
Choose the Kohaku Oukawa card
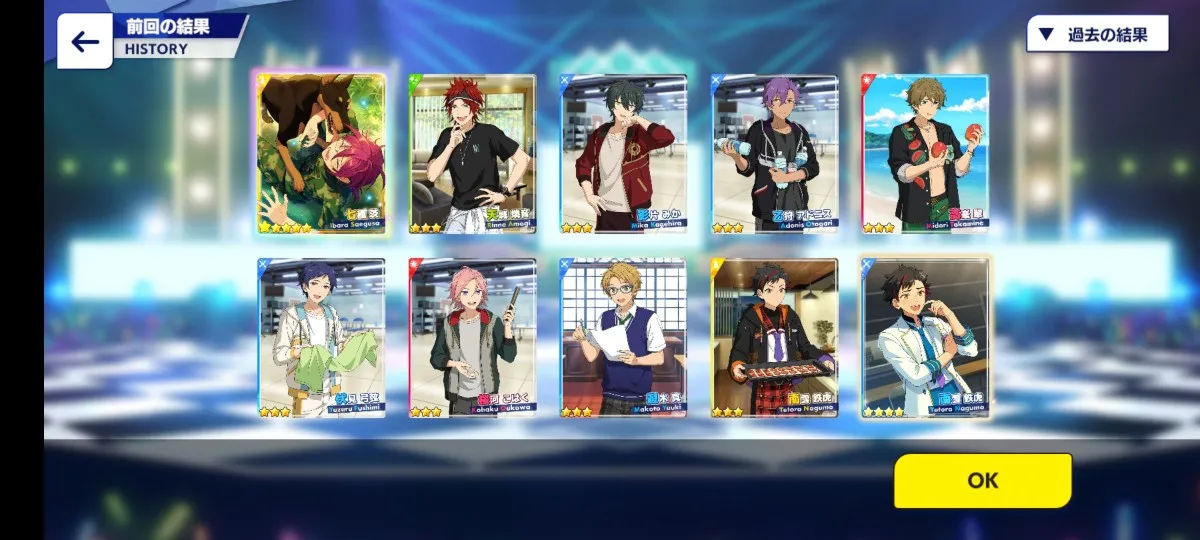point(473,338)
